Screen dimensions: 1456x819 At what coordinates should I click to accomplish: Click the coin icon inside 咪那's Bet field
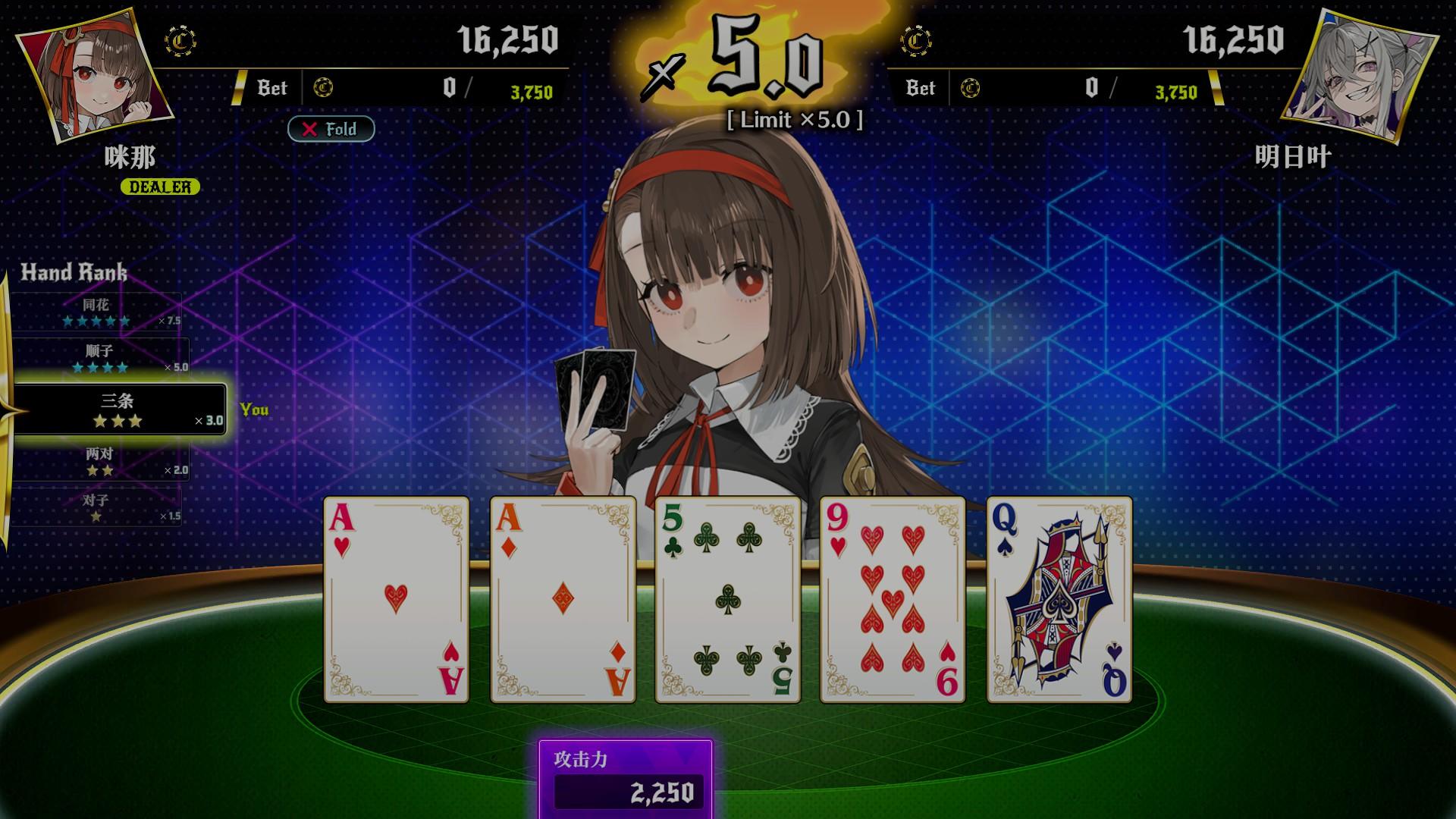pos(322,88)
